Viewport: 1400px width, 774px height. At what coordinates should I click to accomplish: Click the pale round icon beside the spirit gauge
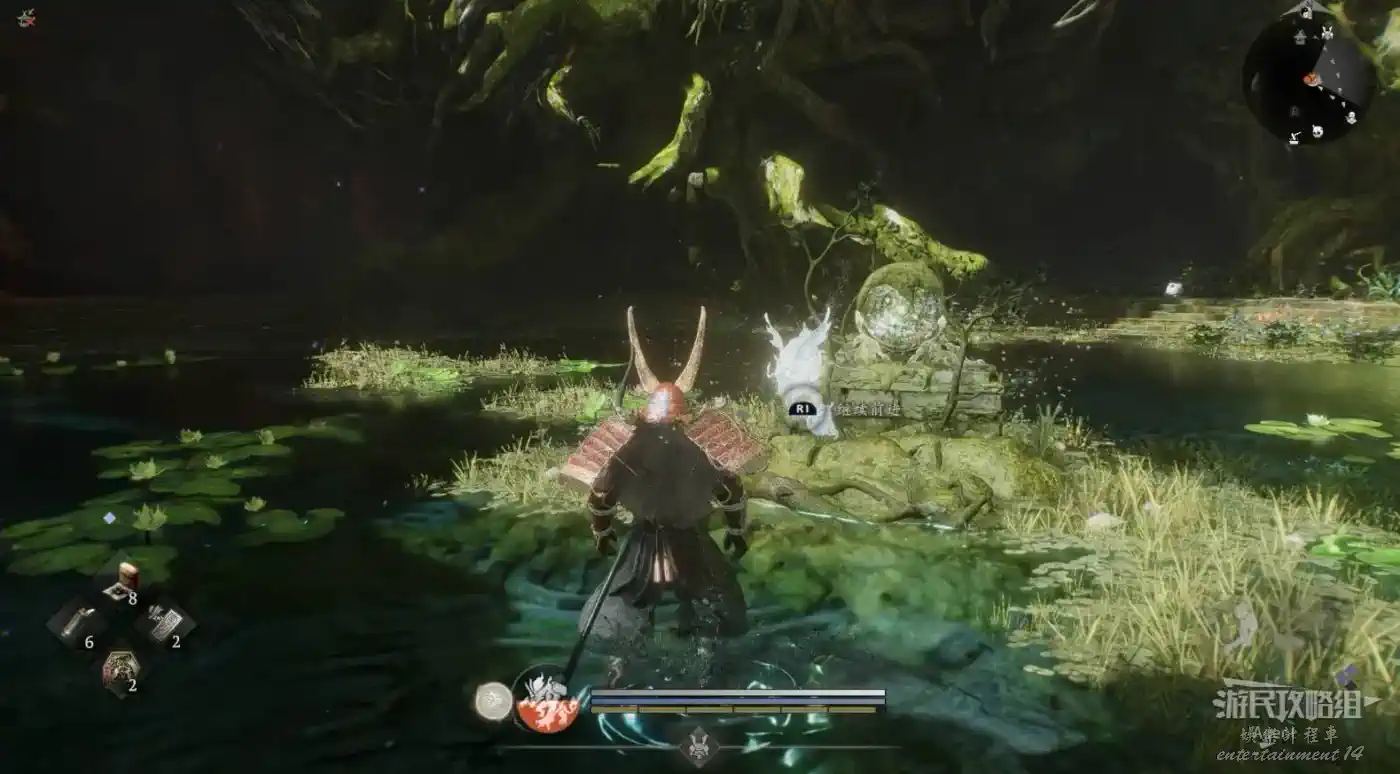[492, 701]
